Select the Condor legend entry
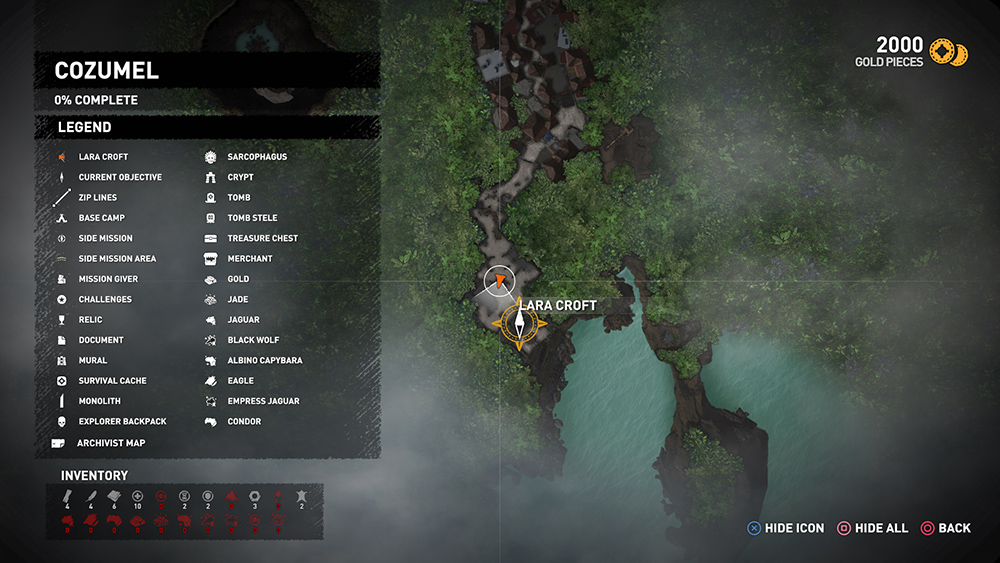Screen dimensions: 1000x563 pyautogui.click(x=244, y=421)
